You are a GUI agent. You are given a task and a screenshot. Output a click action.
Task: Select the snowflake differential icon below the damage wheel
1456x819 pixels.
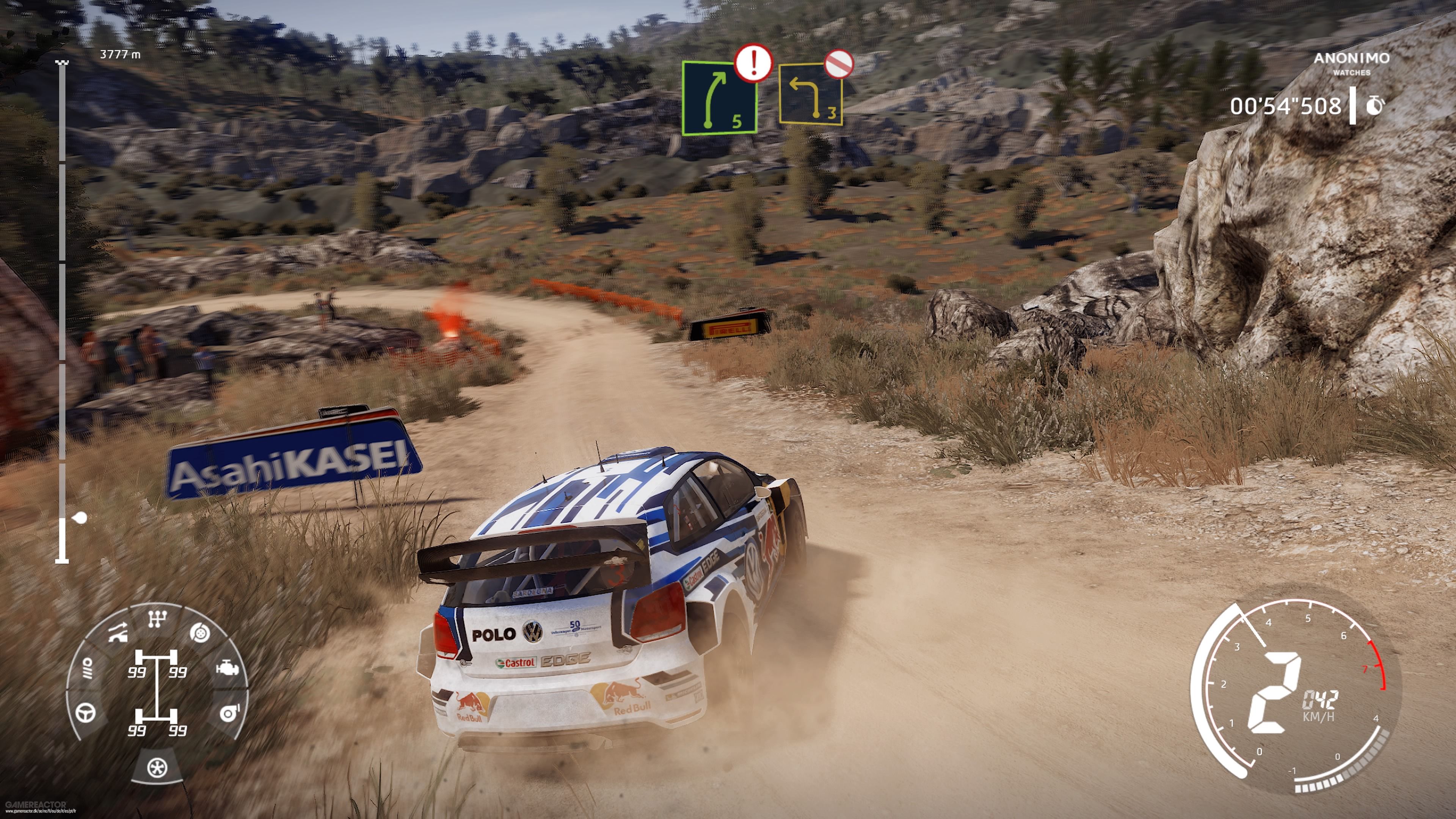coord(158,768)
